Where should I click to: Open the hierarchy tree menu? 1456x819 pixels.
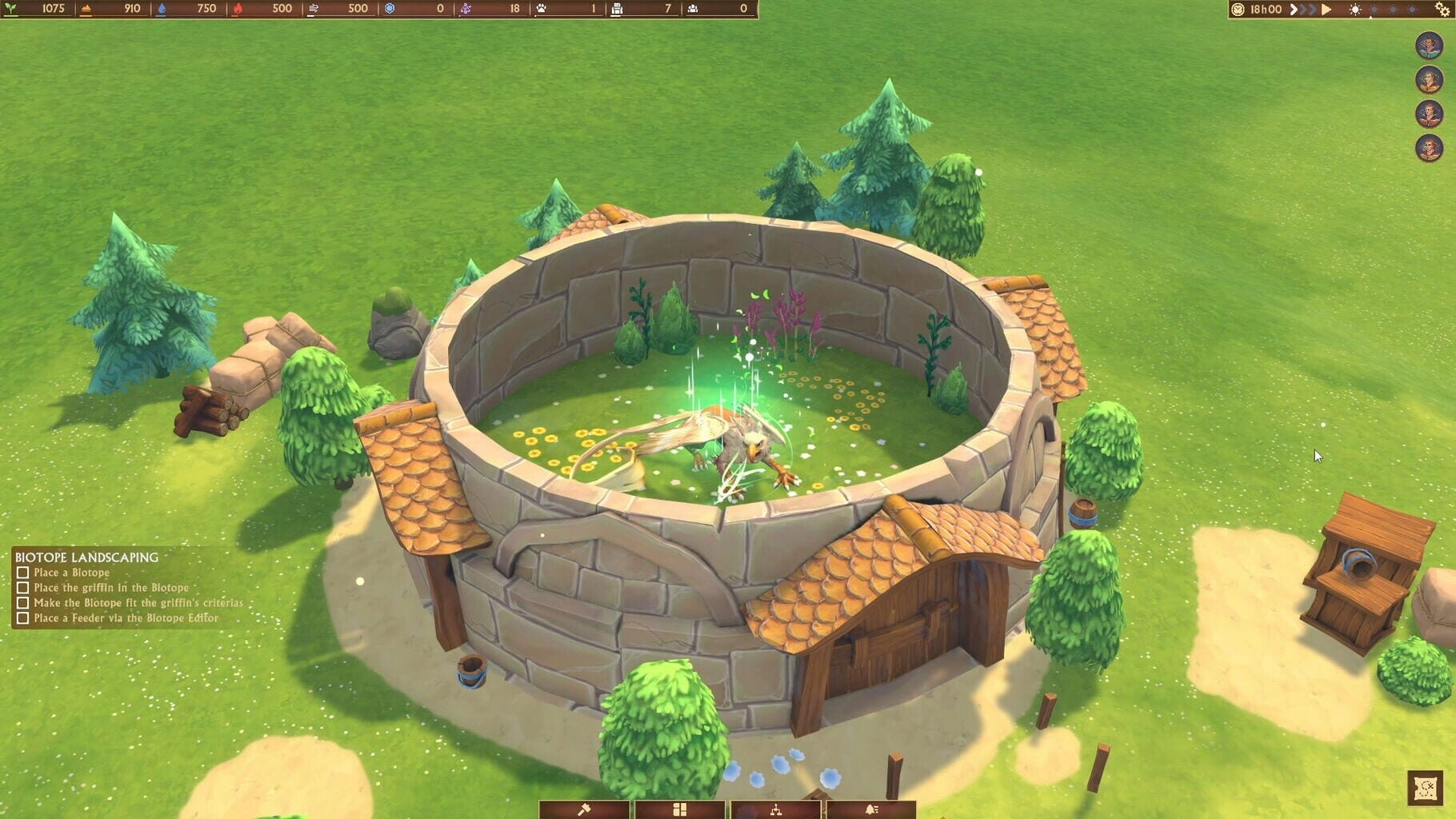tap(776, 809)
